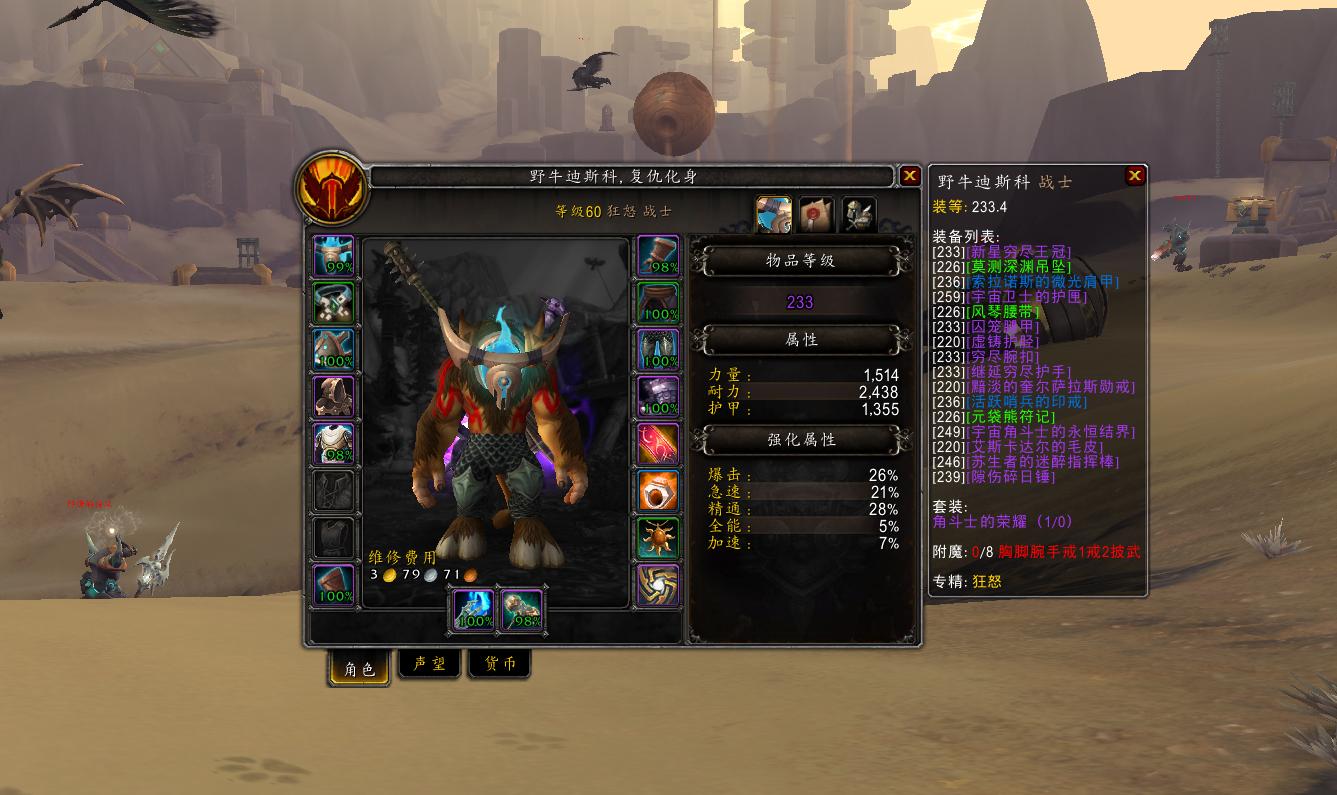Select the highlighted Character stats tab icon
This screenshot has height=795, width=1337.
771,213
